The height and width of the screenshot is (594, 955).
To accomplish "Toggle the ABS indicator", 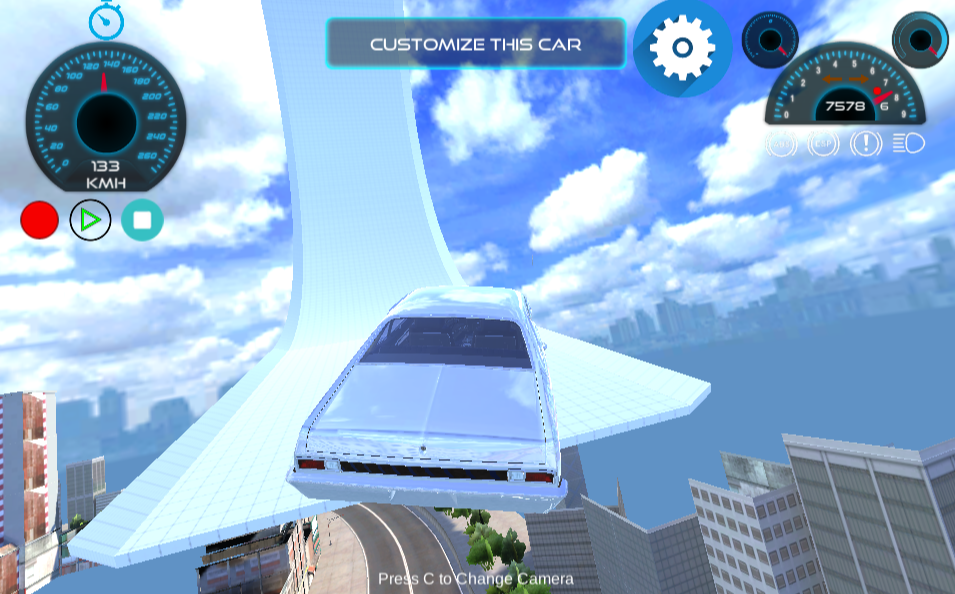I will [x=781, y=144].
